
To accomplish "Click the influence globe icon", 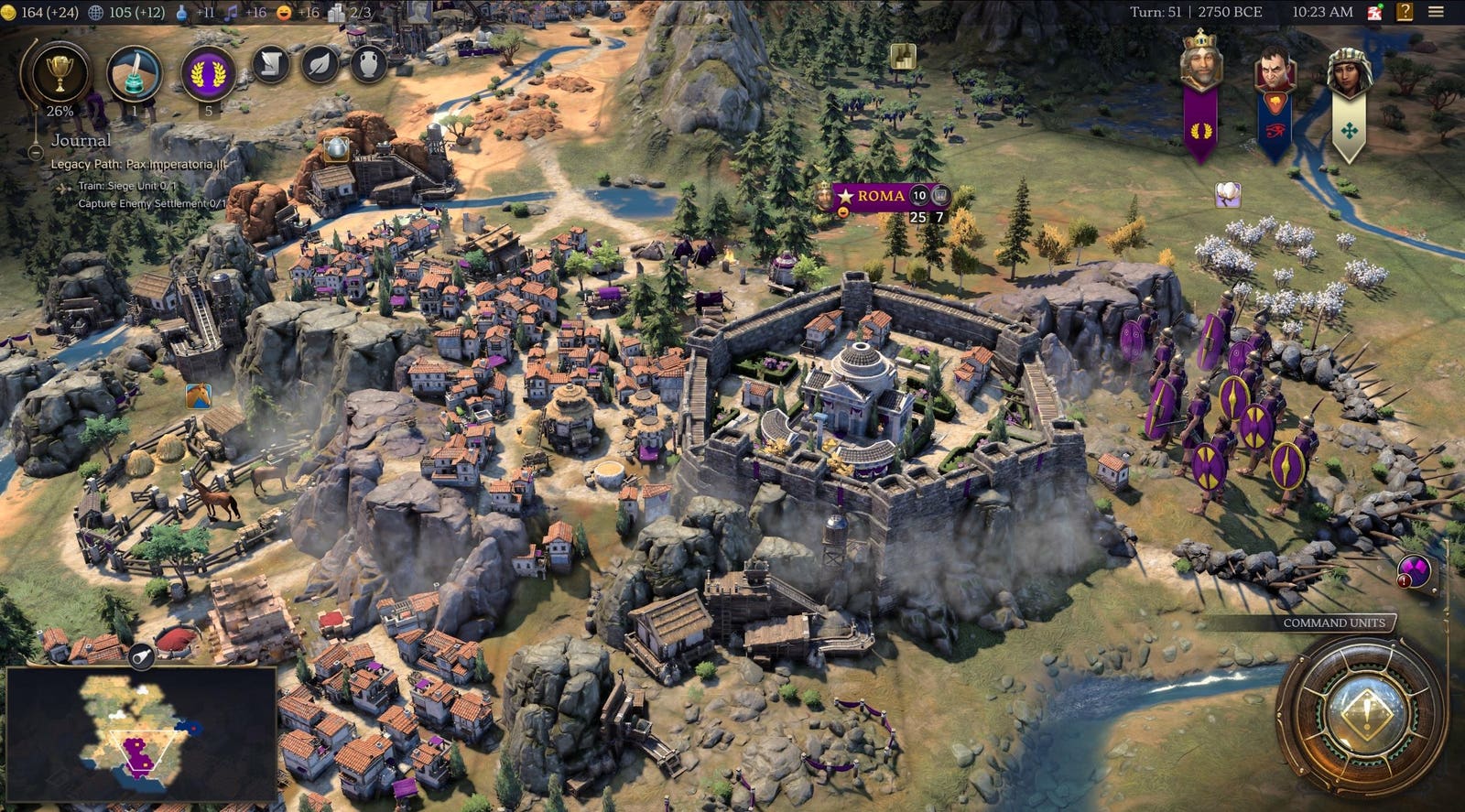I will [x=95, y=13].
